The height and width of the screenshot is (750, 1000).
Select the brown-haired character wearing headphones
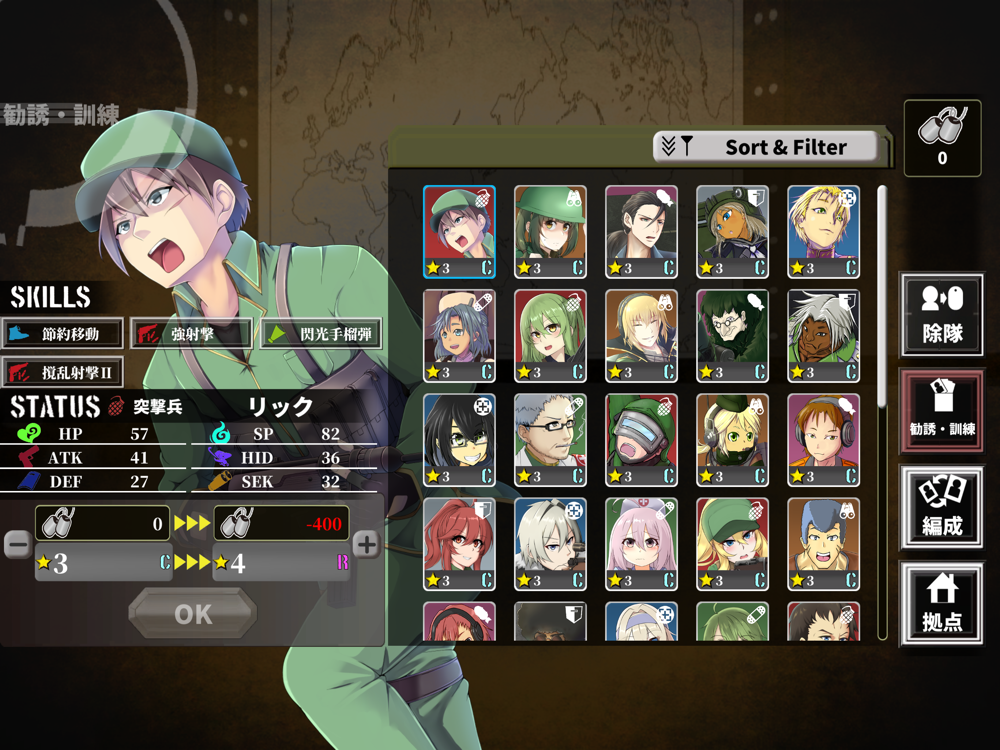[823, 440]
